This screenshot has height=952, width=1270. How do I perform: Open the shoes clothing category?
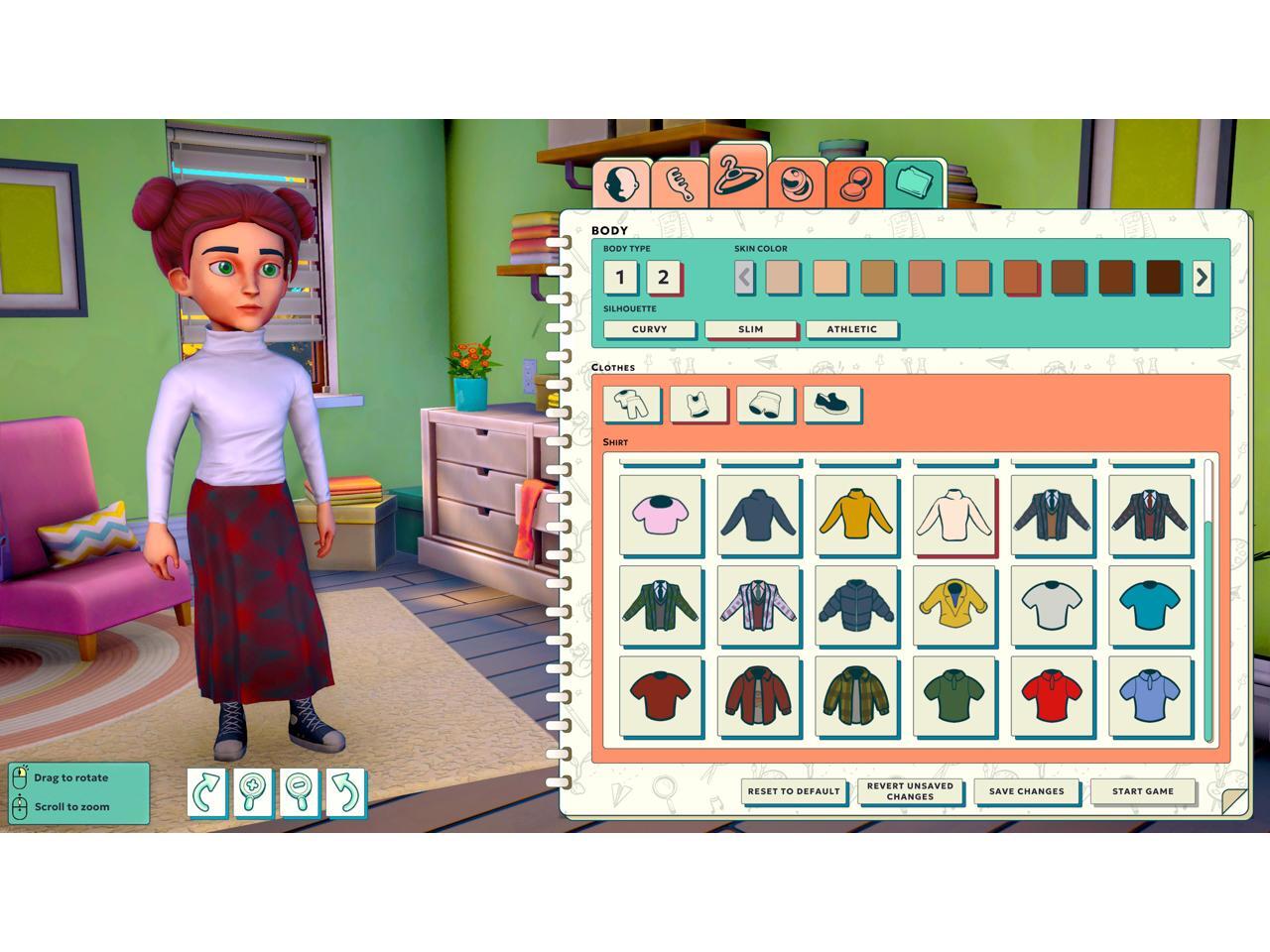click(x=831, y=405)
